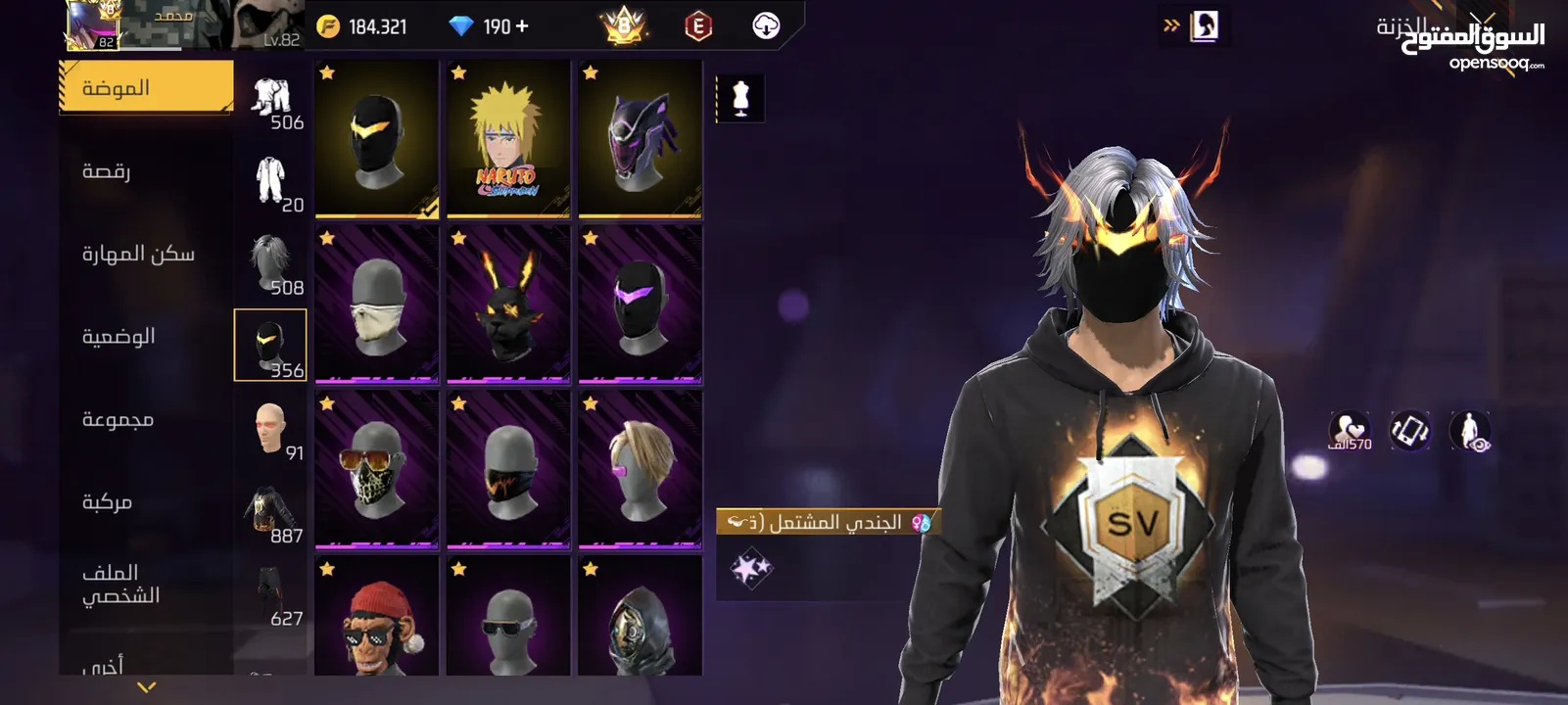Tap the cloud download icon
Viewport: 1568px width, 705px height.
pyautogui.click(x=766, y=26)
